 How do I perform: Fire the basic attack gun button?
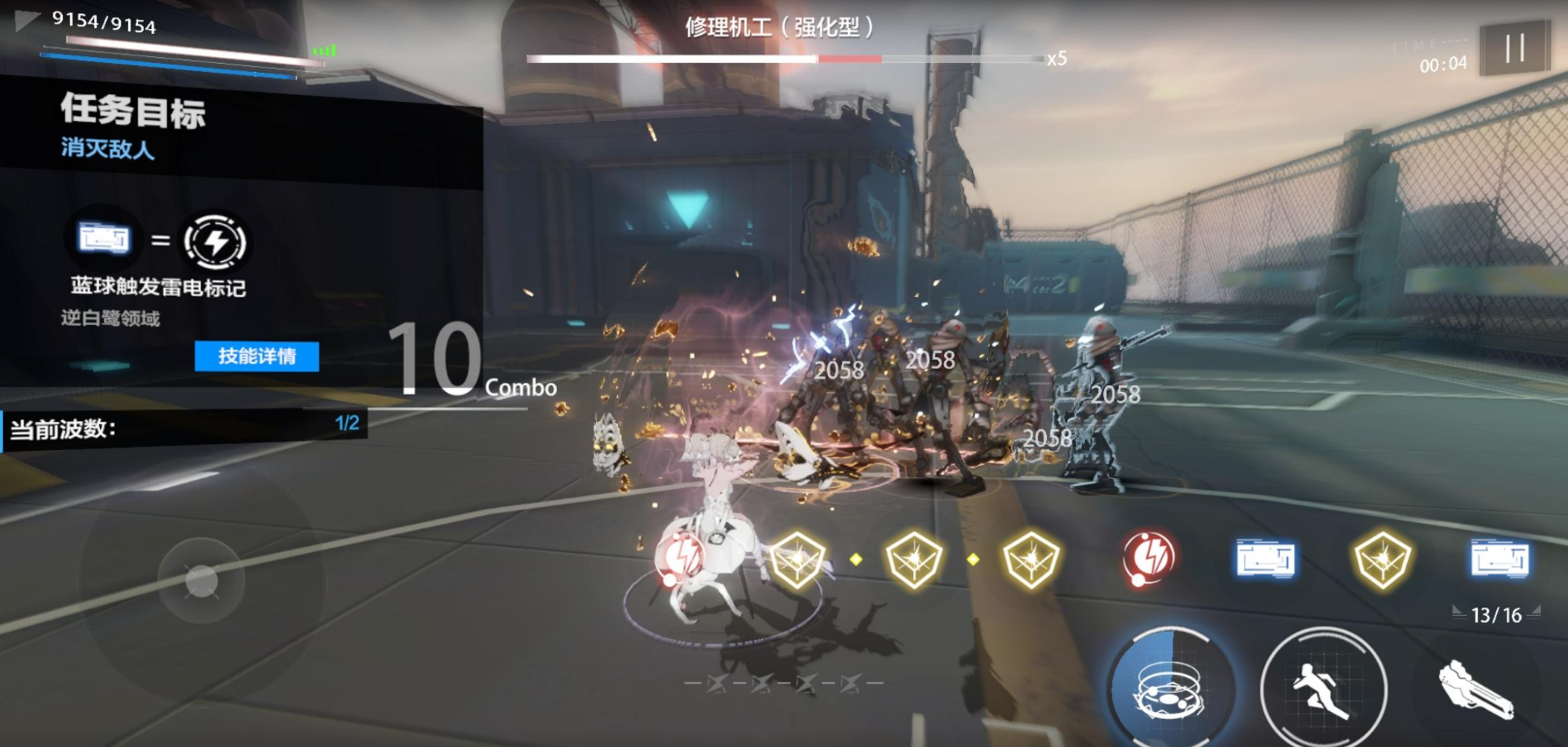click(x=1476, y=690)
